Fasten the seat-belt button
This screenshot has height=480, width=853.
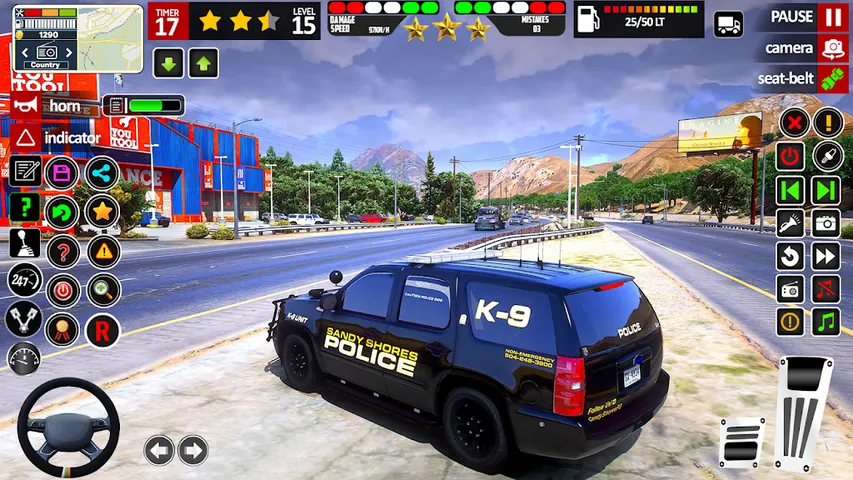(832, 78)
